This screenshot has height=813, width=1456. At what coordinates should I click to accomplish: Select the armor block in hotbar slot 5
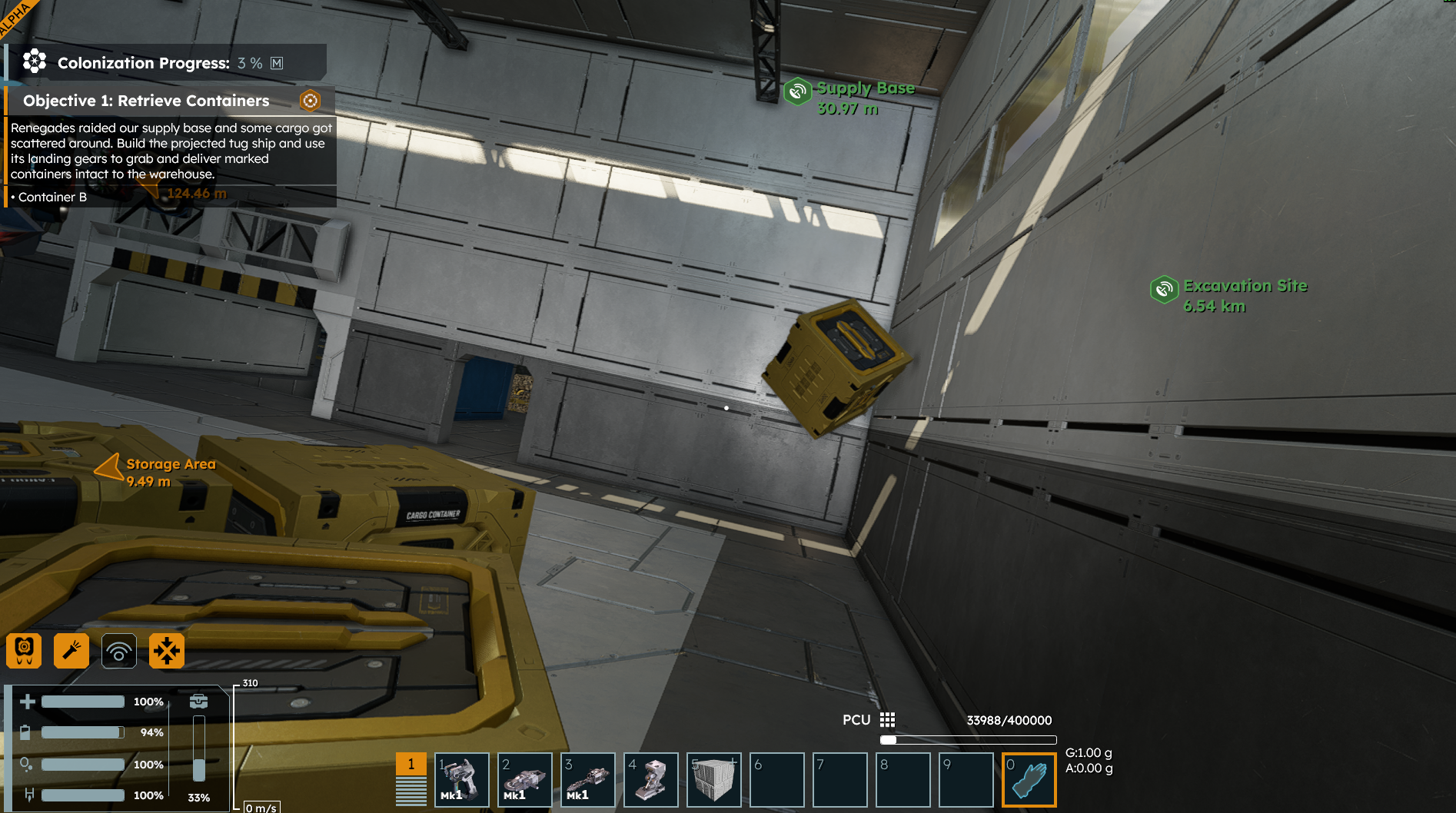[x=714, y=779]
